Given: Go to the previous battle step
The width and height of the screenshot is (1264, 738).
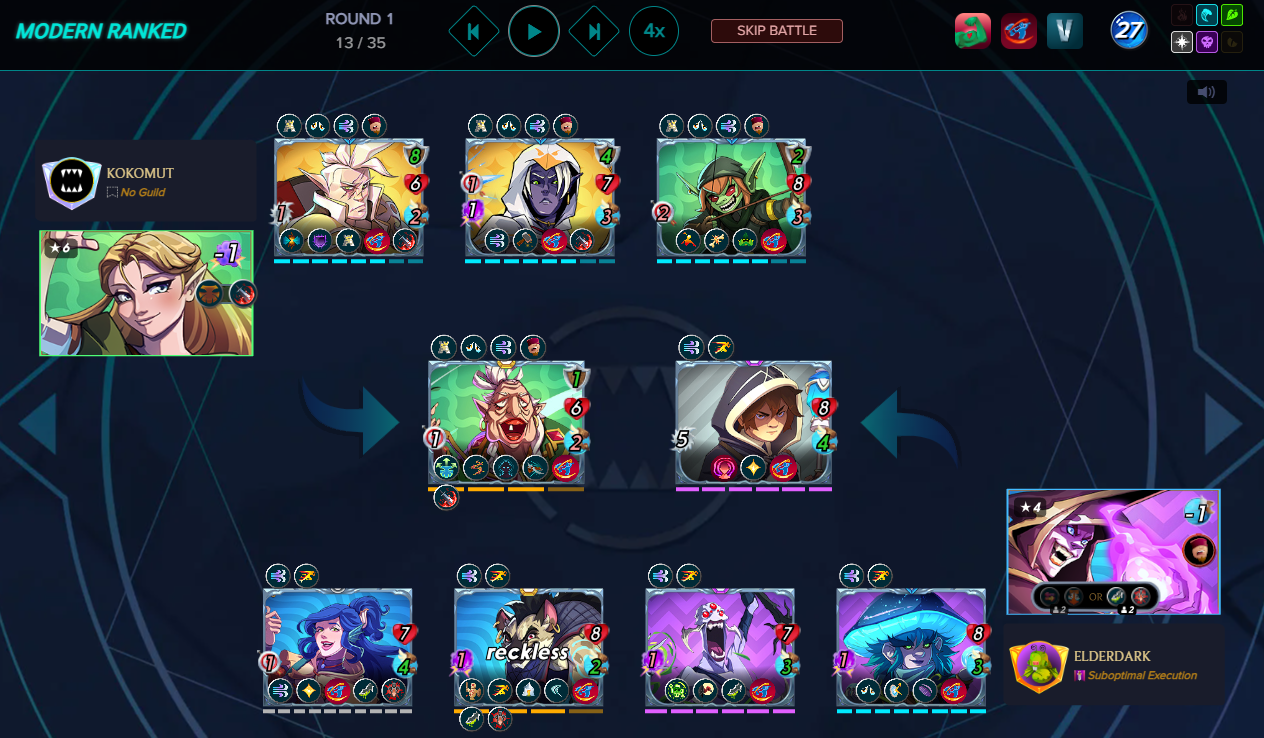Looking at the screenshot, I should coord(474,32).
